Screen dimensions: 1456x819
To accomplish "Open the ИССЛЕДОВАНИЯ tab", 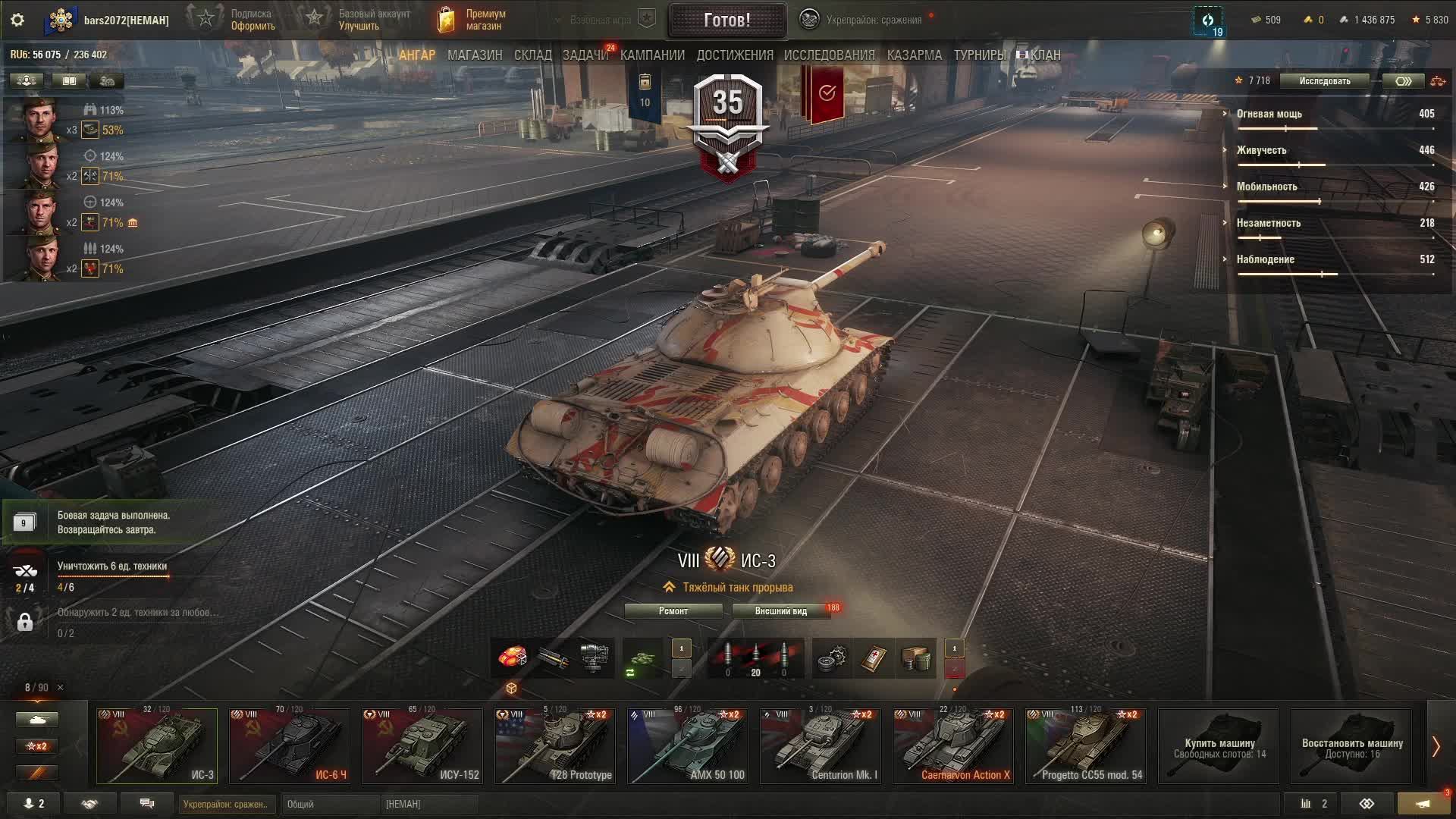I will (829, 55).
